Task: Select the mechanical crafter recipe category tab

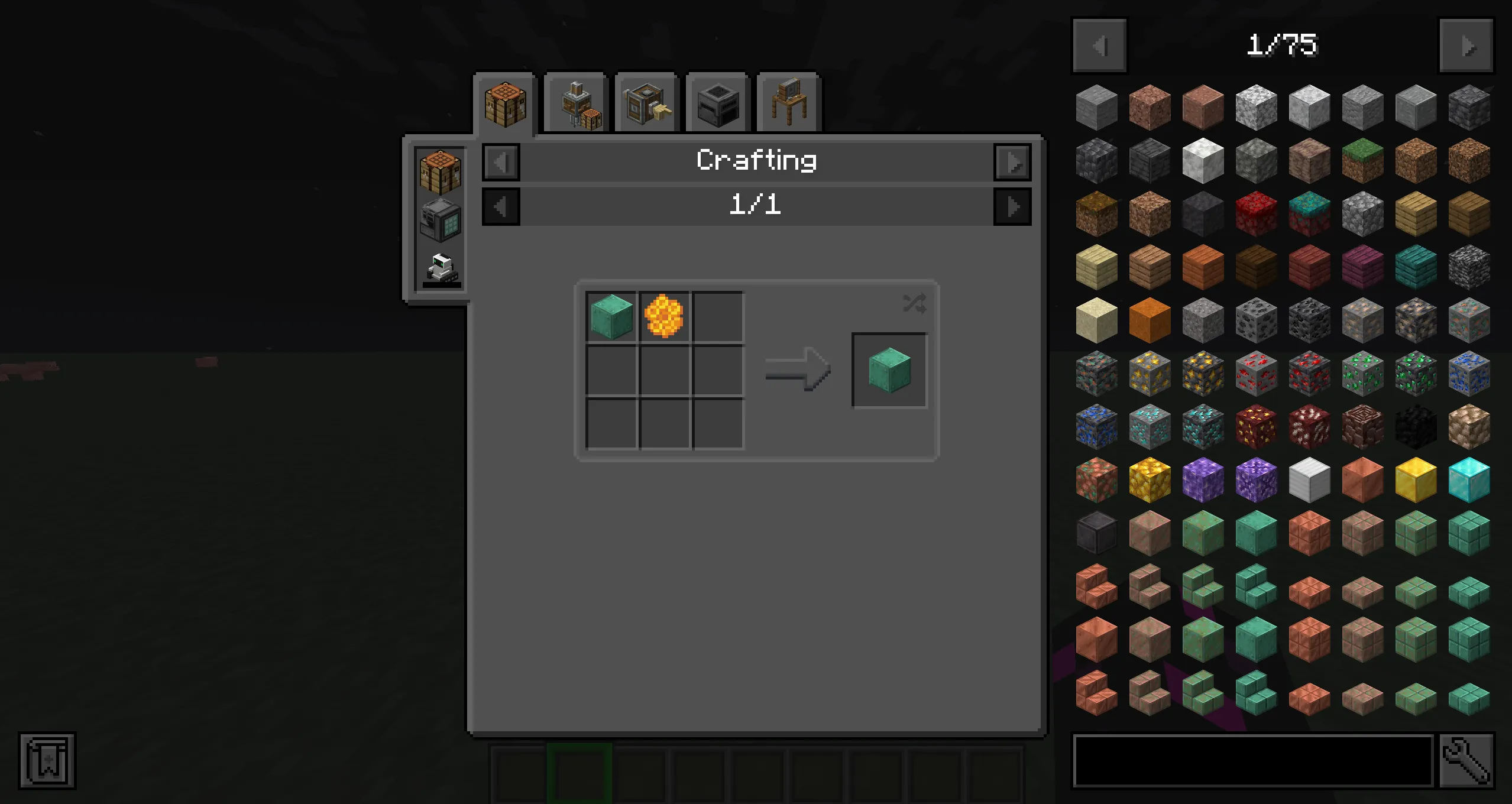Action: [x=577, y=103]
